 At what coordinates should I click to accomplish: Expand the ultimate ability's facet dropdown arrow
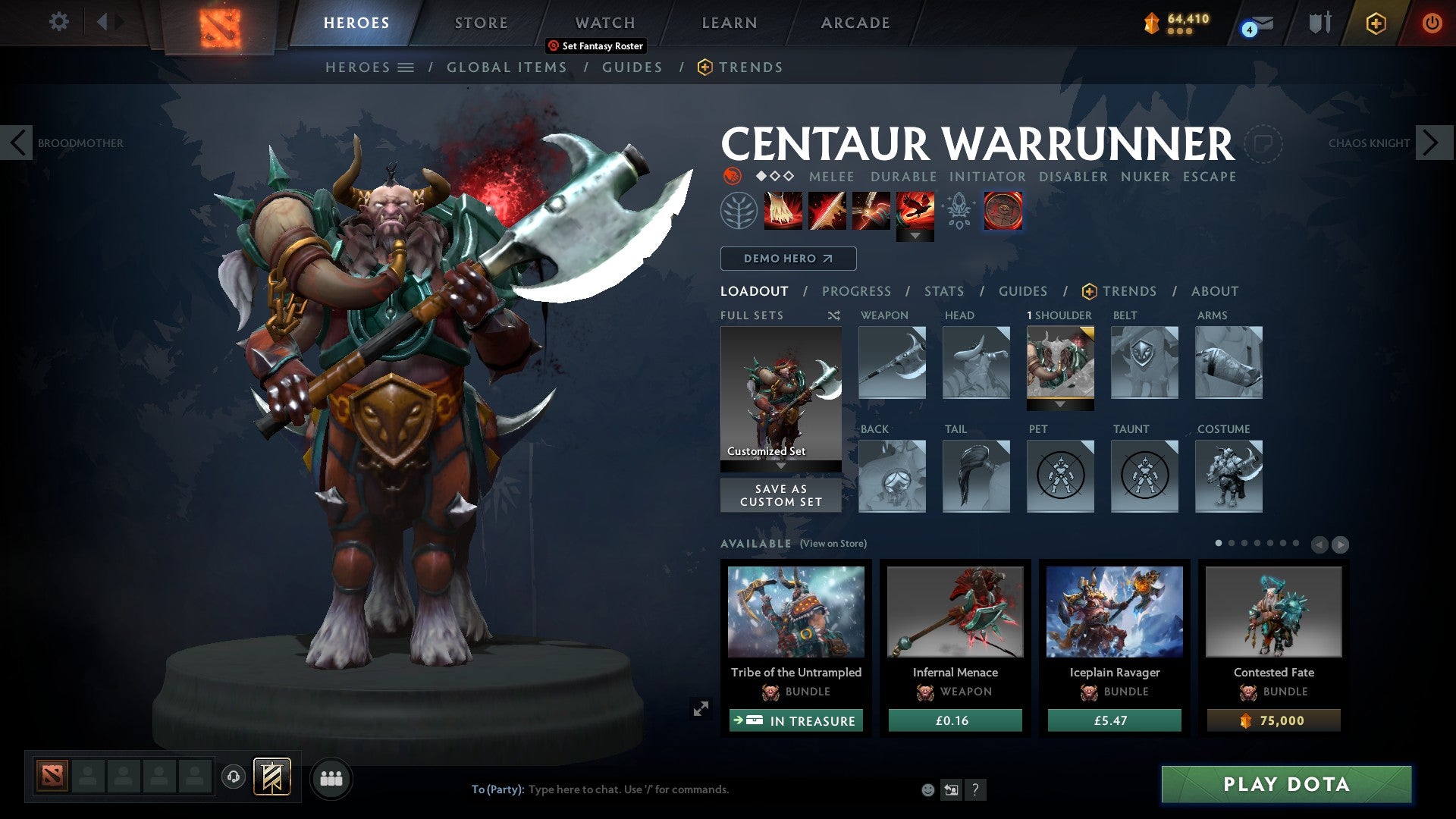917,237
